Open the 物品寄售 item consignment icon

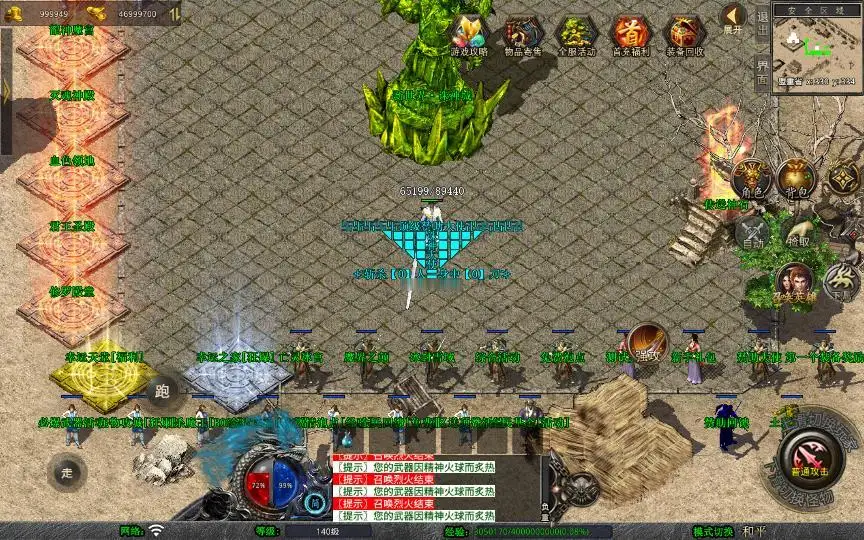point(521,33)
